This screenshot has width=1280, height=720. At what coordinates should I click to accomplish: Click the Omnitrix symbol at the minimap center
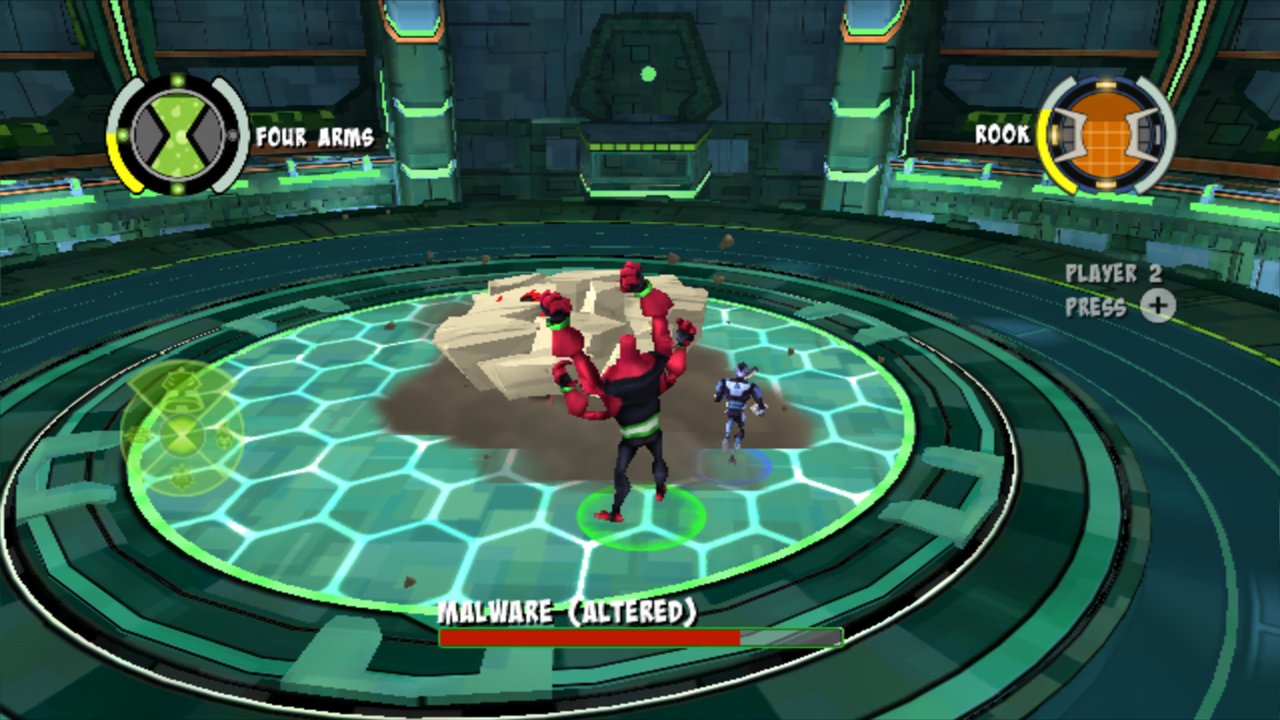182,437
